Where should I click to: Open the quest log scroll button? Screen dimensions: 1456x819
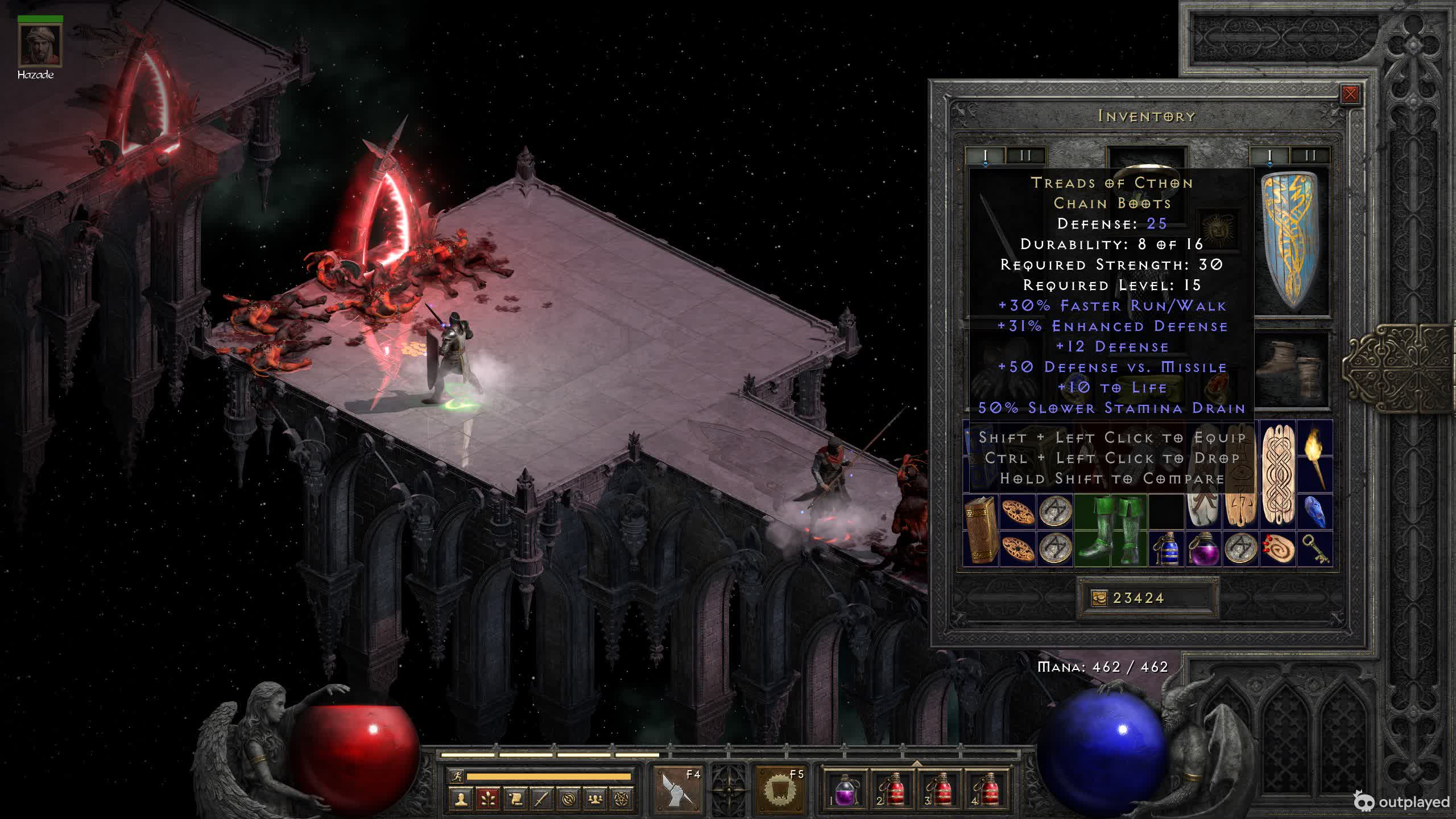point(515,800)
